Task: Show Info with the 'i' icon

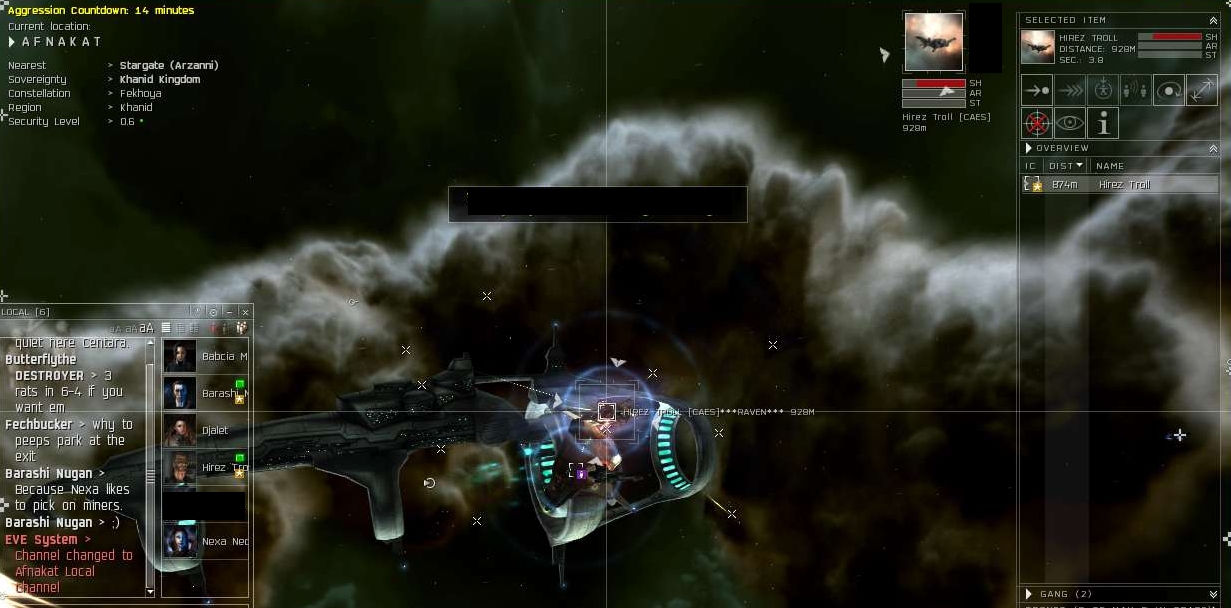Action: [1103, 123]
